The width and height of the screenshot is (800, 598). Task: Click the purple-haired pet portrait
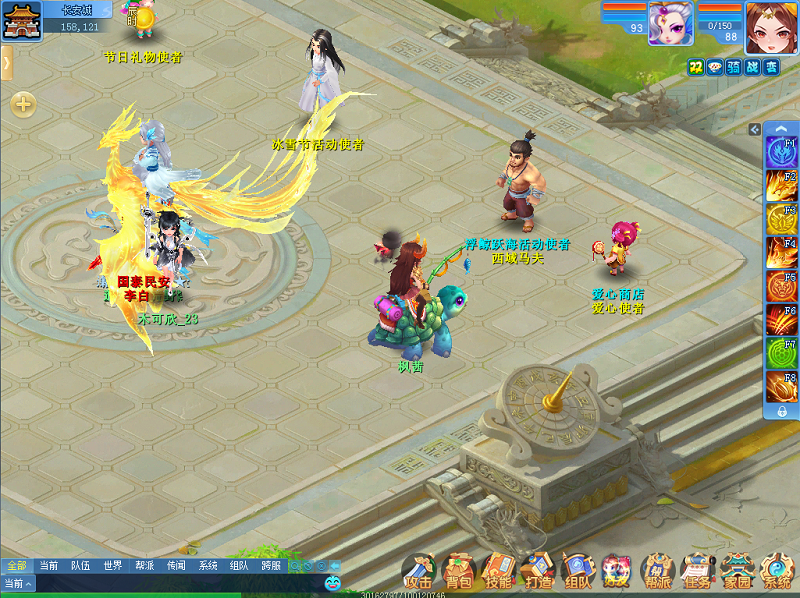(x=670, y=23)
